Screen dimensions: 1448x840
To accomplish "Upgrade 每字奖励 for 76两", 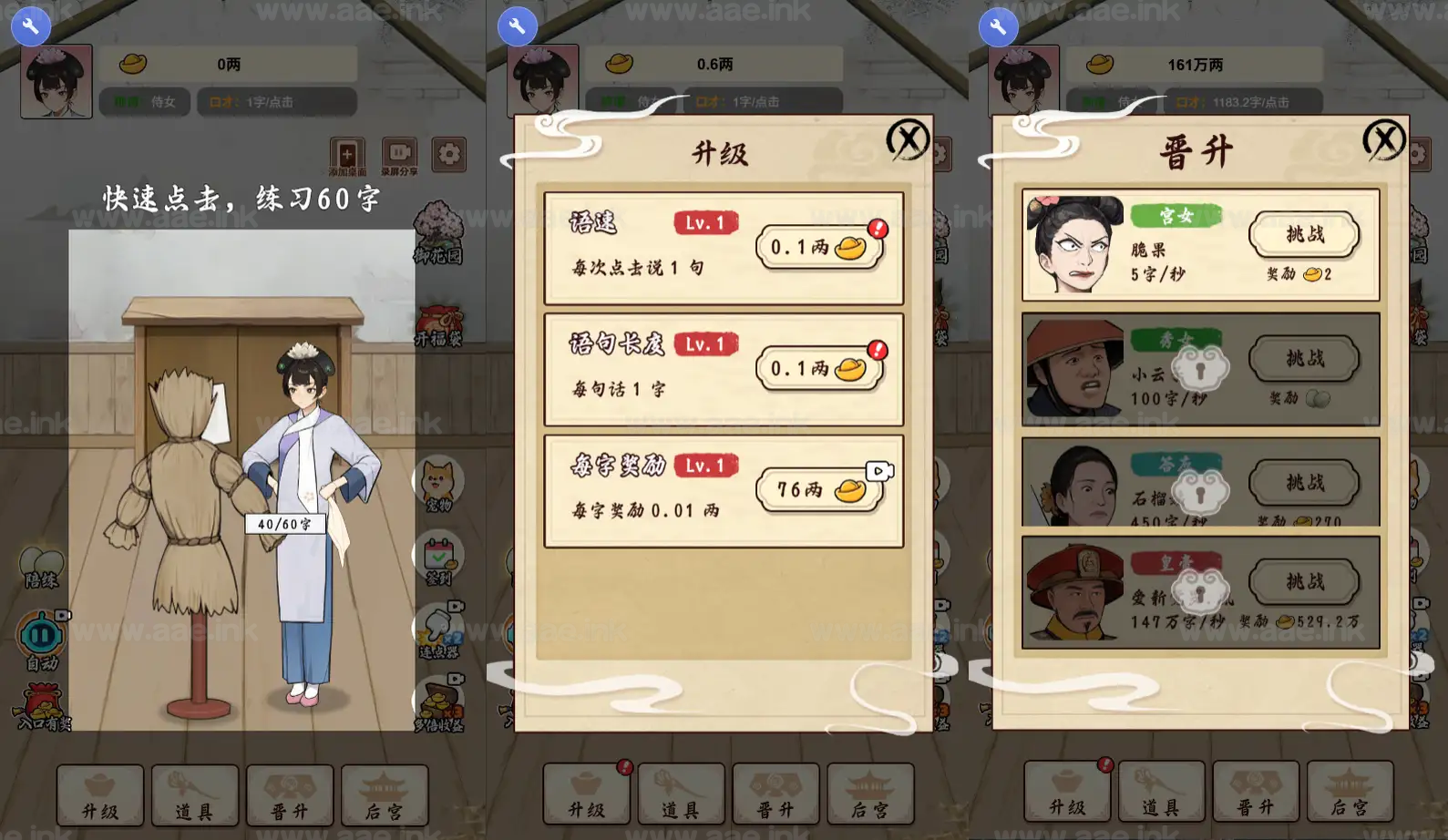I will click(818, 489).
